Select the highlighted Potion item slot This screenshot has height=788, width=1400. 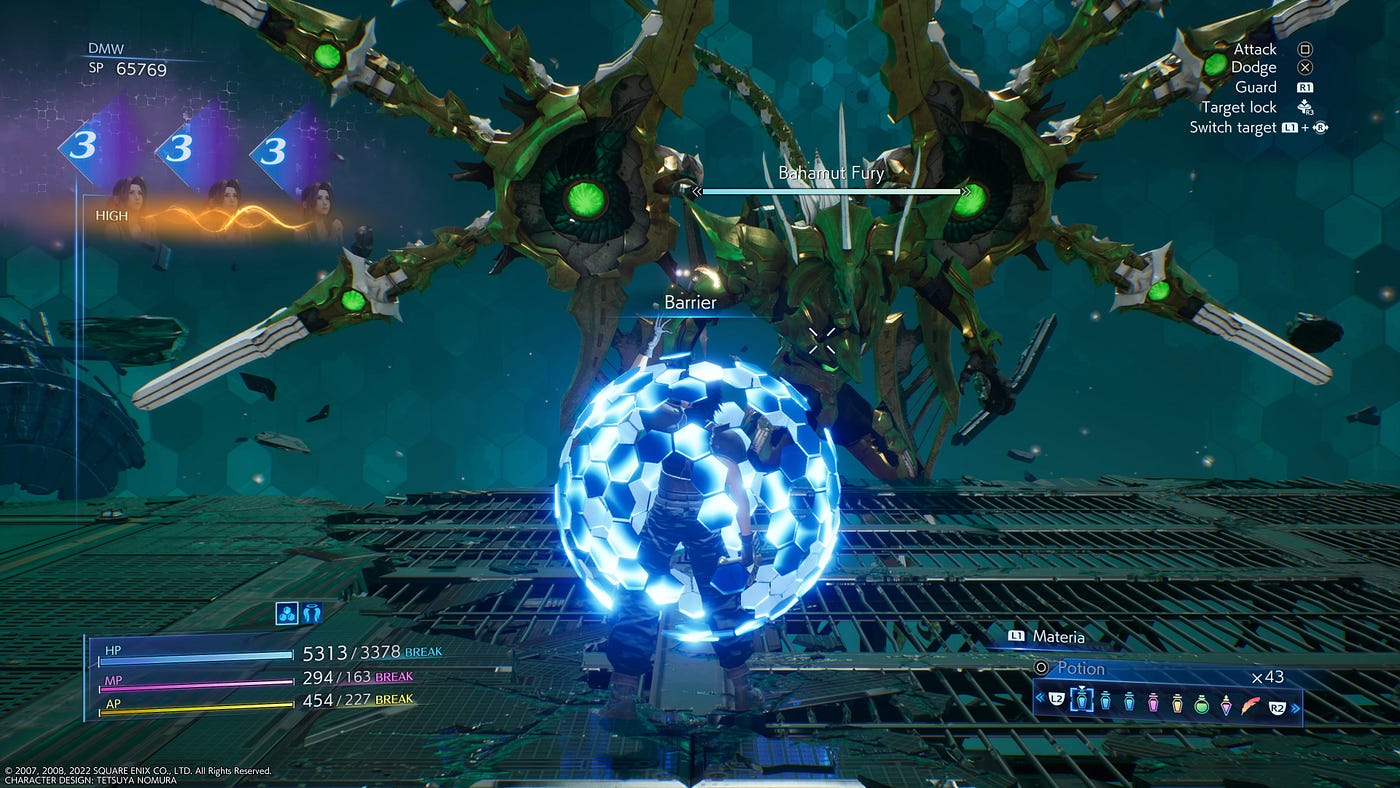pos(1082,702)
